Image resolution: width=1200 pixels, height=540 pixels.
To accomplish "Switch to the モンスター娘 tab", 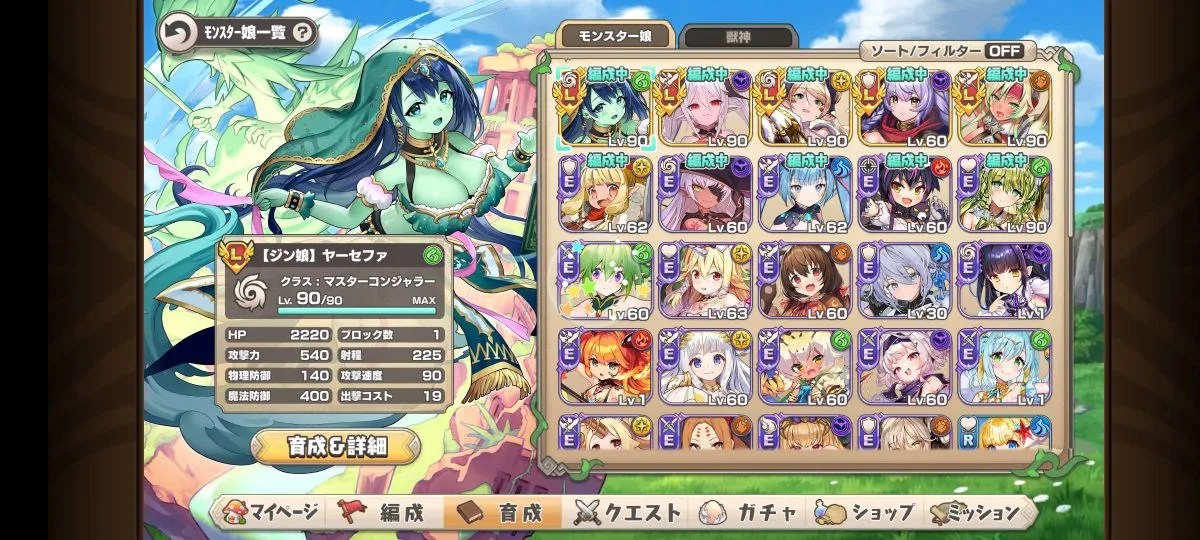I will tap(615, 36).
